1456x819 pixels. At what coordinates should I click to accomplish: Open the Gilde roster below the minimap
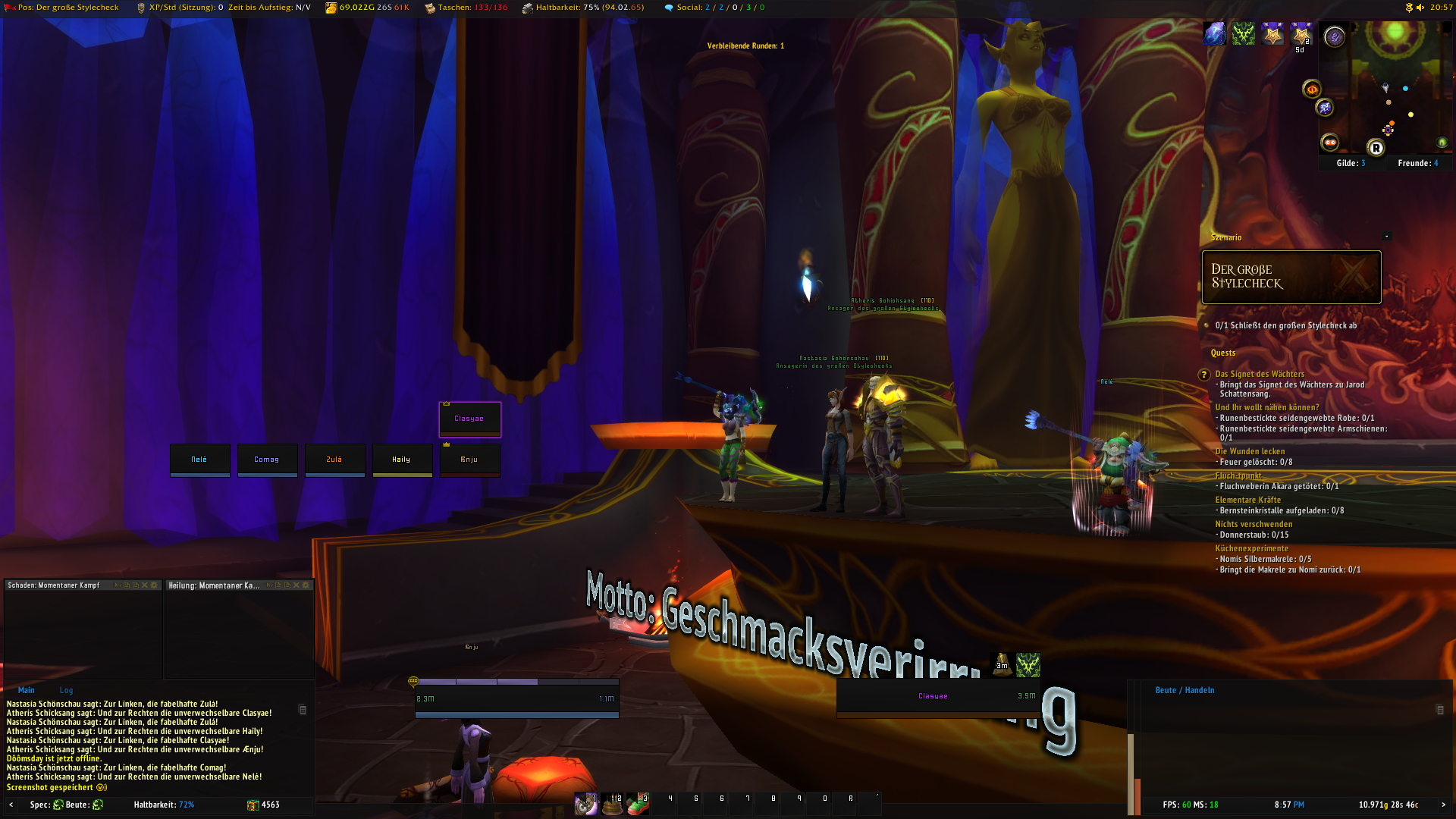point(1351,163)
